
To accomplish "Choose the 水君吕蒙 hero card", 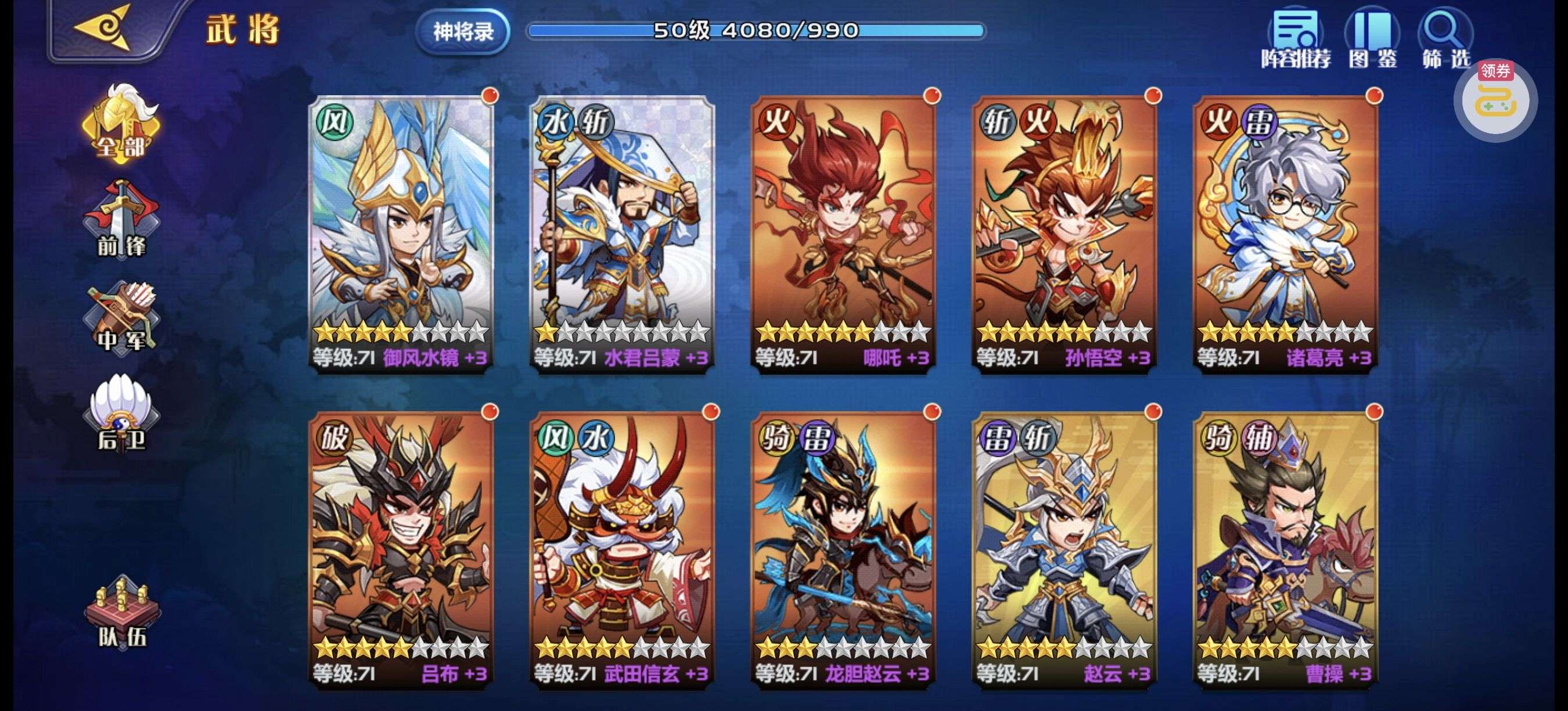I will pos(622,231).
